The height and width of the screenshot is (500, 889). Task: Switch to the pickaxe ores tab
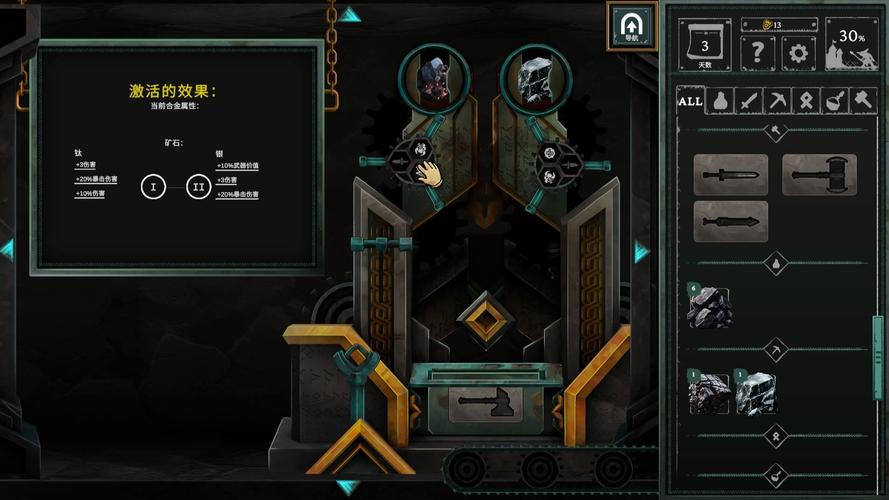point(776,101)
